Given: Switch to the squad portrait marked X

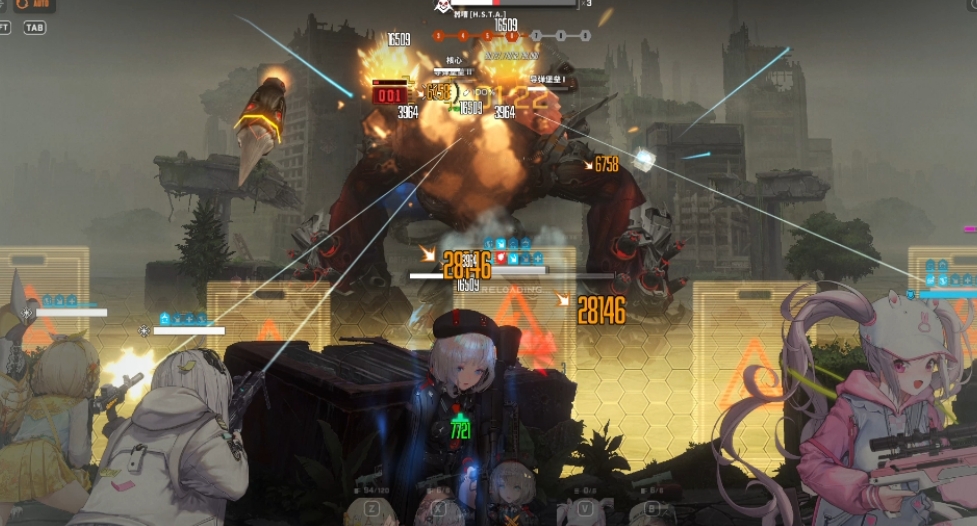Looking at the screenshot, I should (439, 508).
